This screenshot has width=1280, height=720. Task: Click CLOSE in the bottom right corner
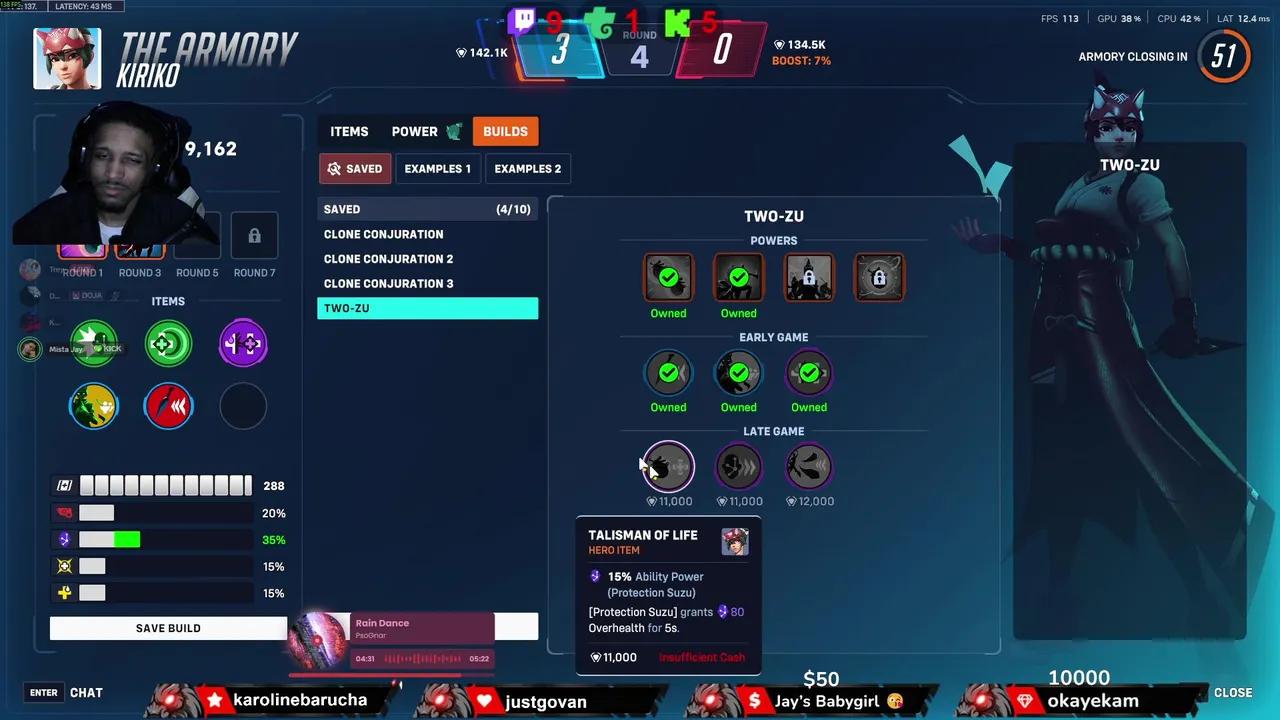pos(1233,692)
